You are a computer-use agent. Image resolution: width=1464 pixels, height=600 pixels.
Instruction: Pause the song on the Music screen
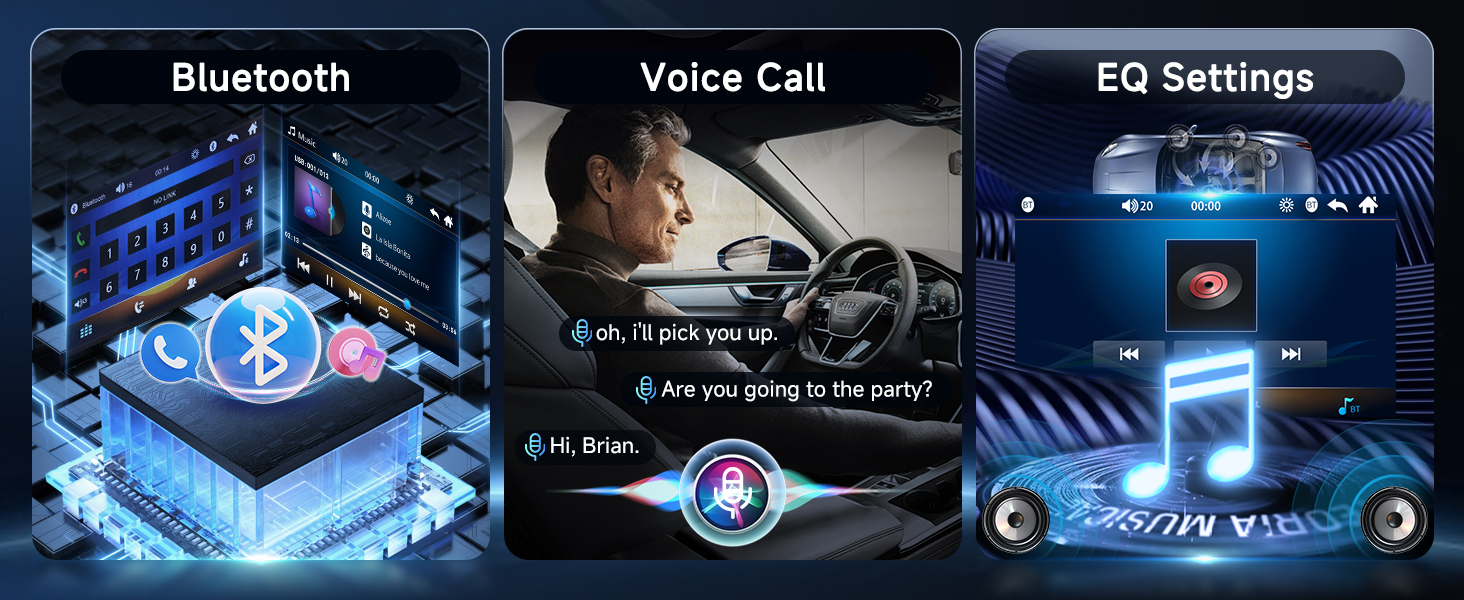pos(329,281)
